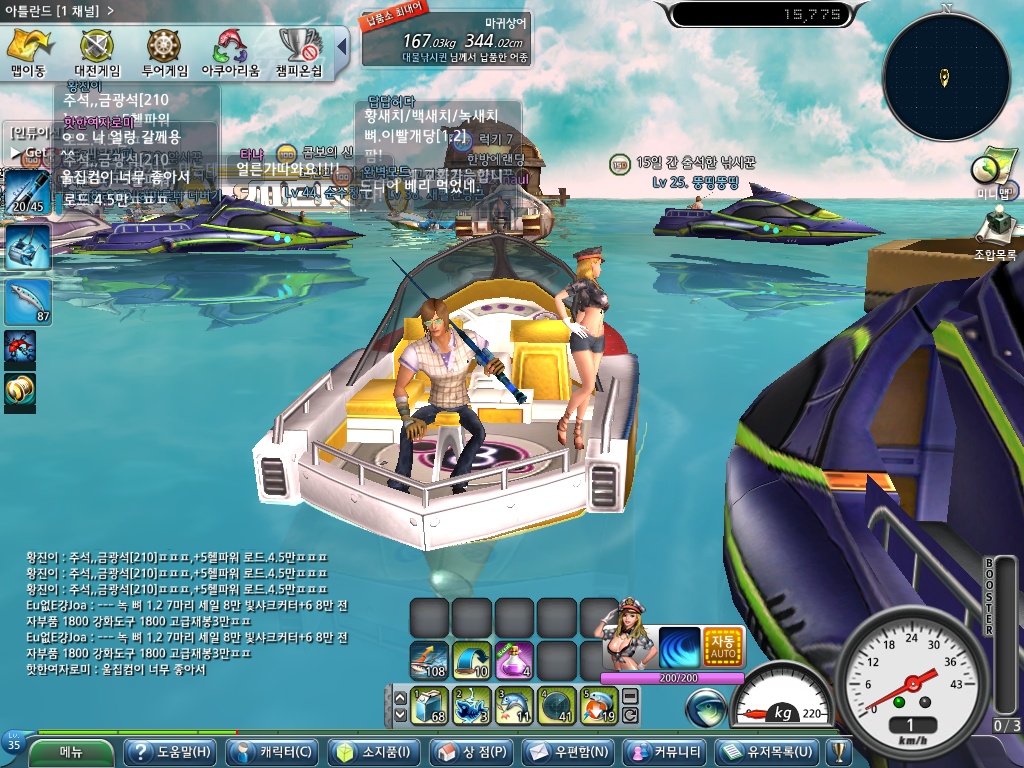Open the 챔피온쉽 championship trophy icon

(299, 52)
